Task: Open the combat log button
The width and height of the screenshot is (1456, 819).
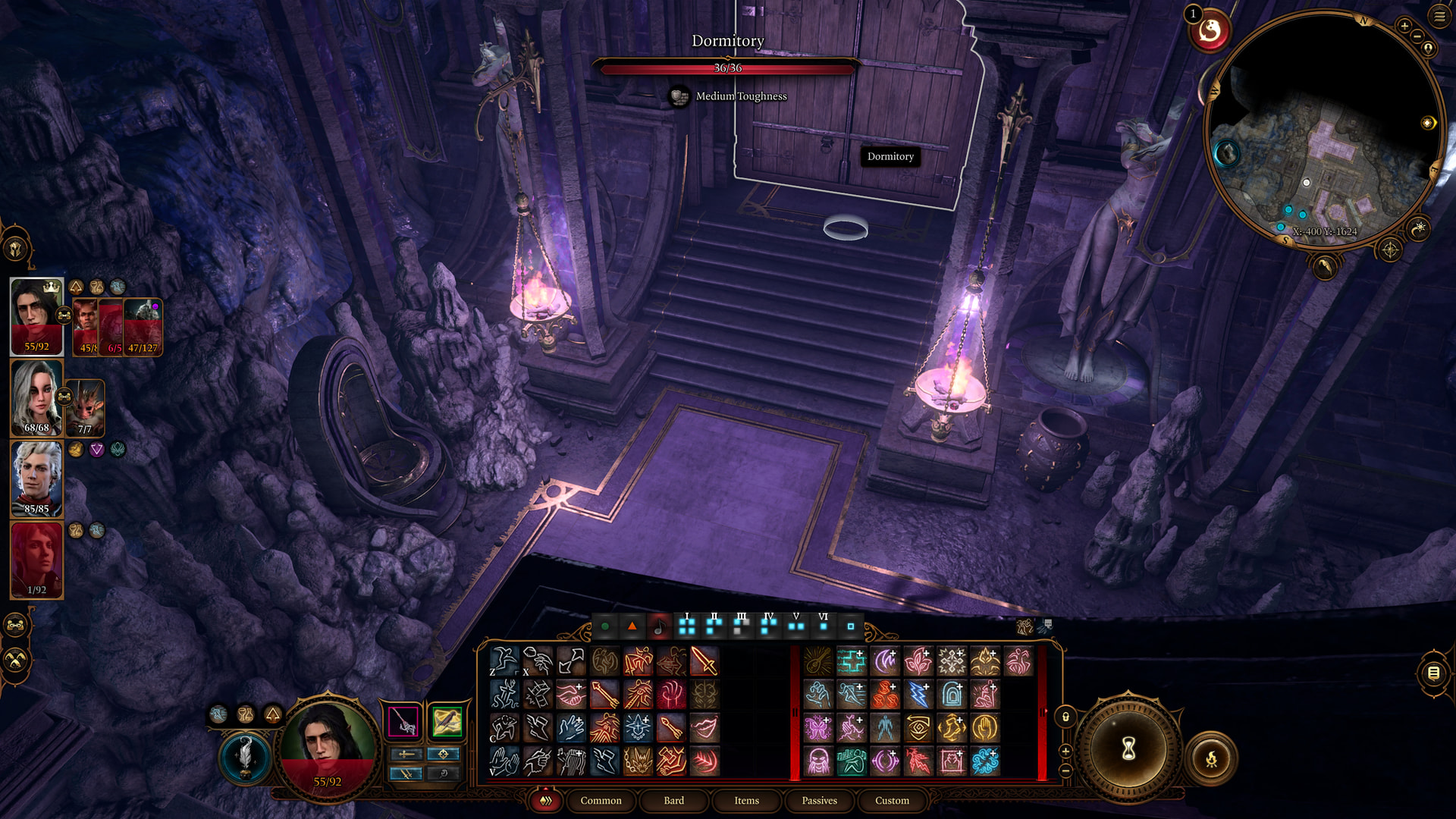Action: [1433, 673]
